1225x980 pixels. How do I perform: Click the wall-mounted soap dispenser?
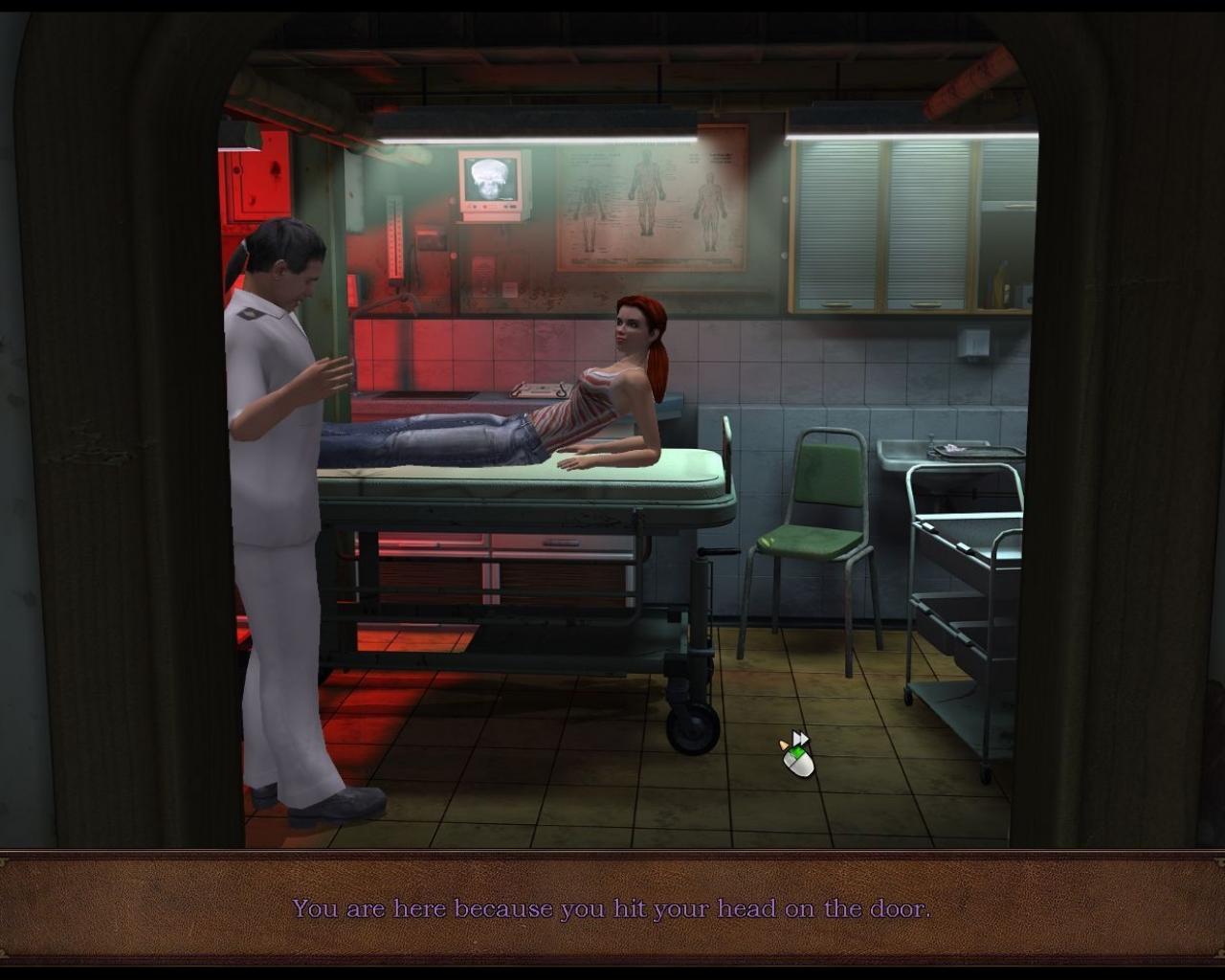[x=974, y=342]
